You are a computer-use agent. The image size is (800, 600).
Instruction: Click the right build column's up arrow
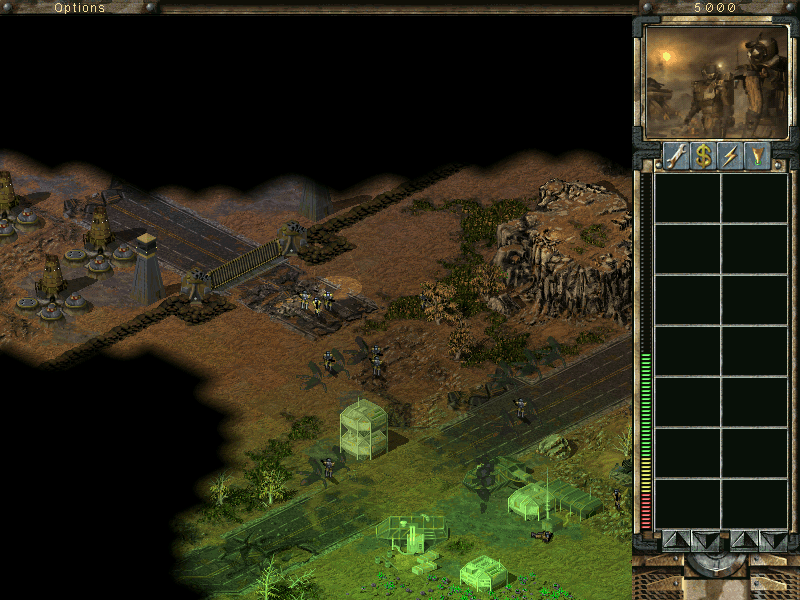click(744, 540)
